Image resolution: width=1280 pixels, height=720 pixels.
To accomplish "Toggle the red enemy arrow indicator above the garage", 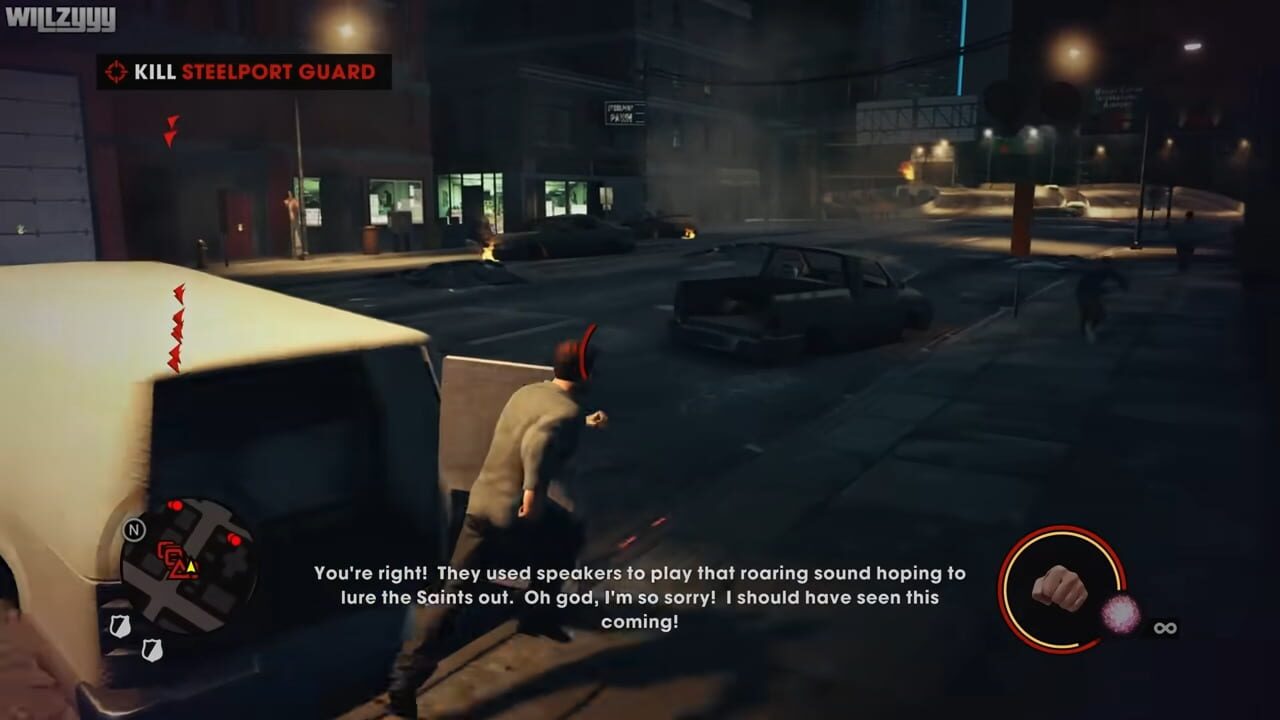I will point(174,131).
